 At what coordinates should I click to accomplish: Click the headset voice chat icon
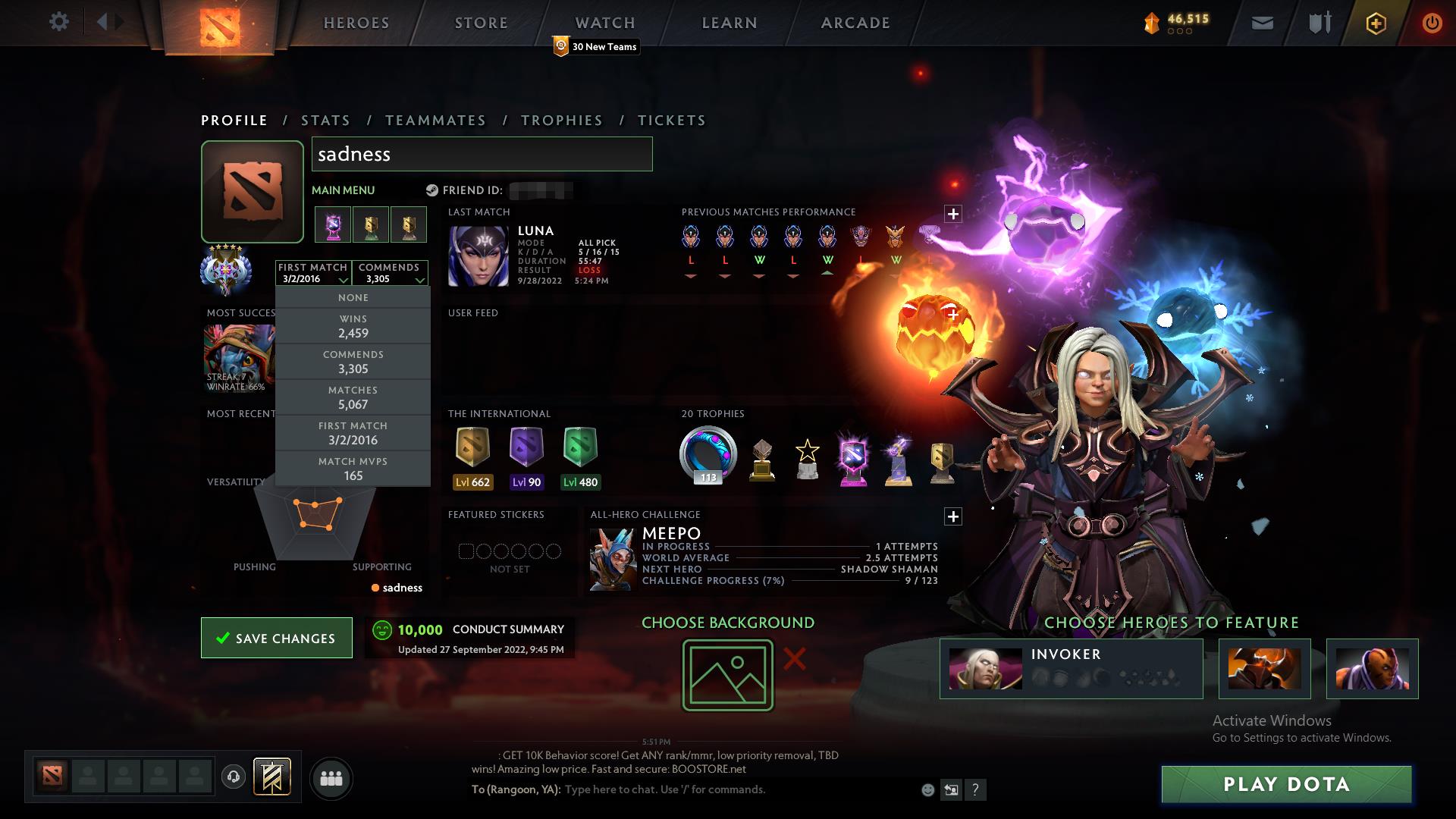click(x=235, y=778)
